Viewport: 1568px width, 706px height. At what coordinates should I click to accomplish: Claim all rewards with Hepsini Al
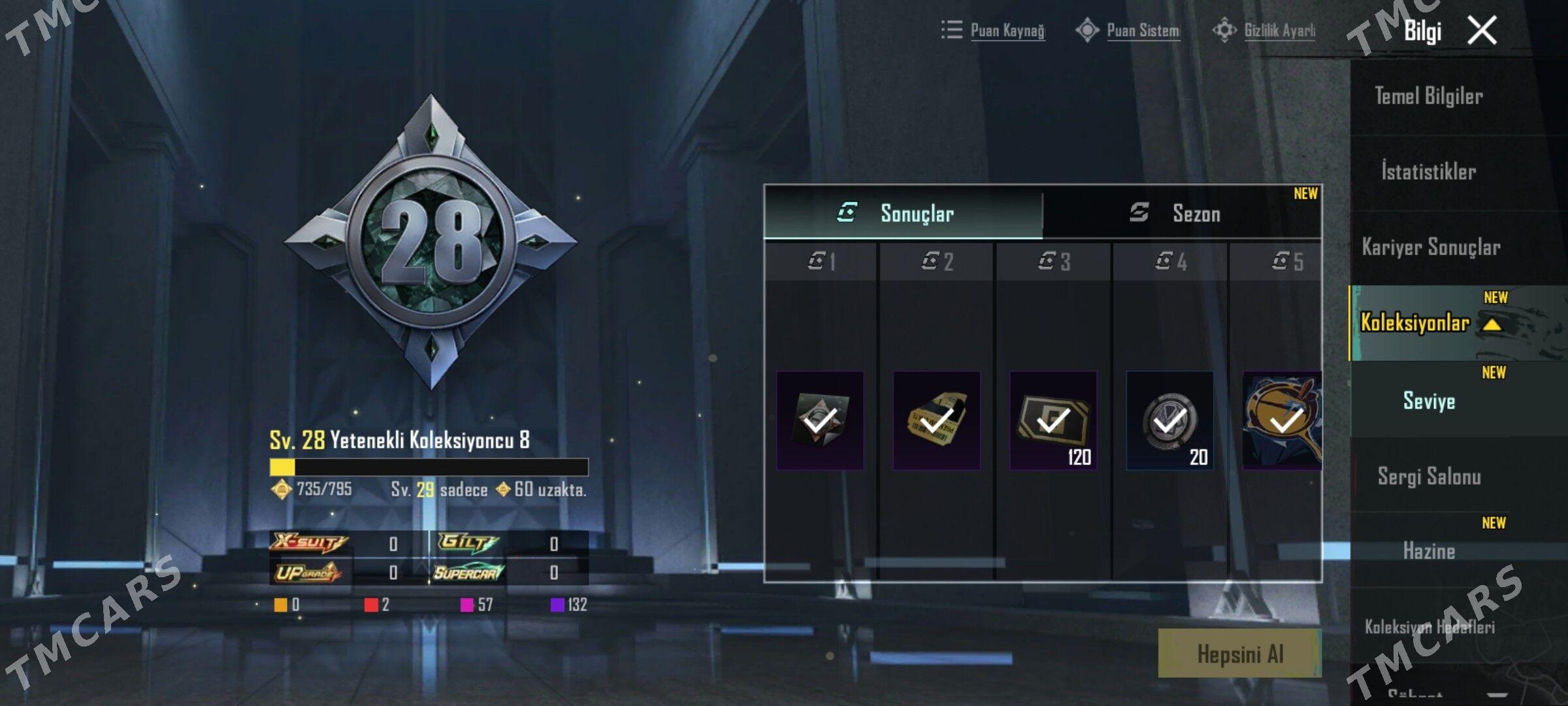click(x=1239, y=654)
